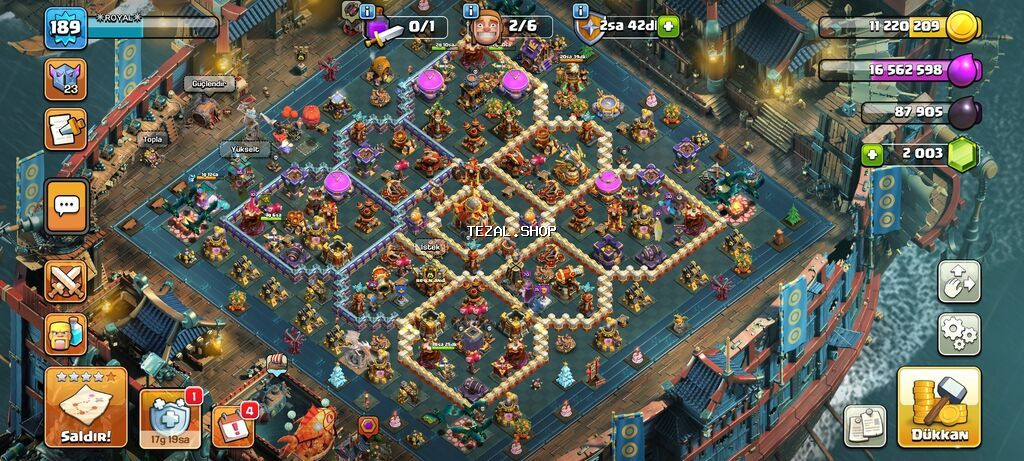Screen dimensions: 1024x461
Task: Open the crossed swords clan war button
Action: pyautogui.click(x=66, y=281)
